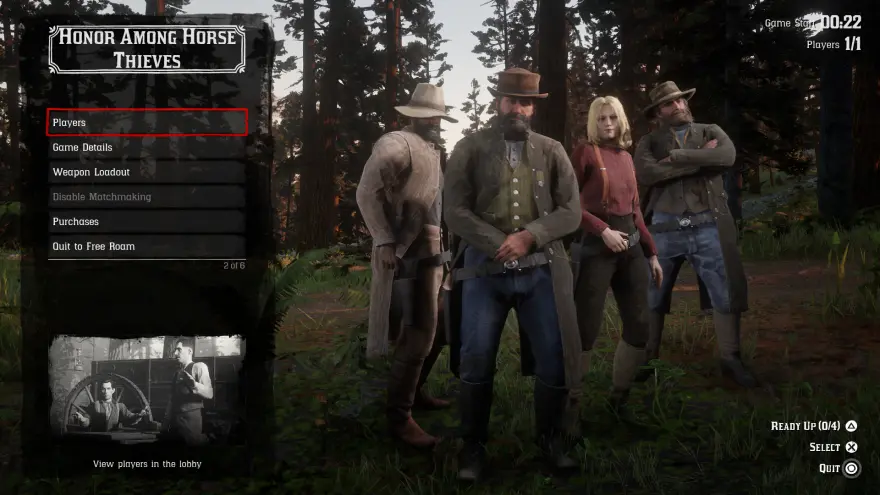Open the Purchases menu

[146, 221]
